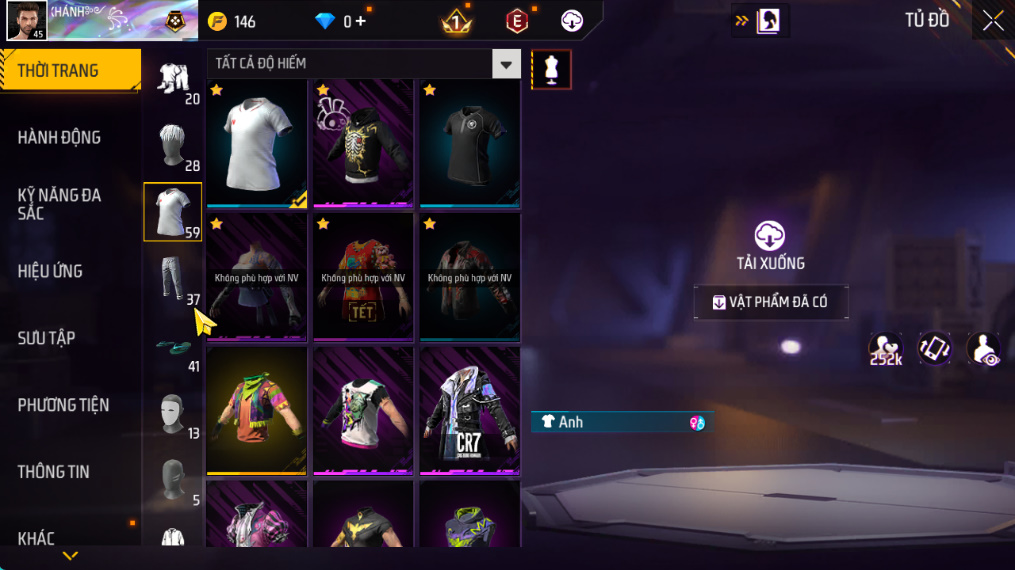Open the hair category icon
The image size is (1015, 570).
point(172,146)
